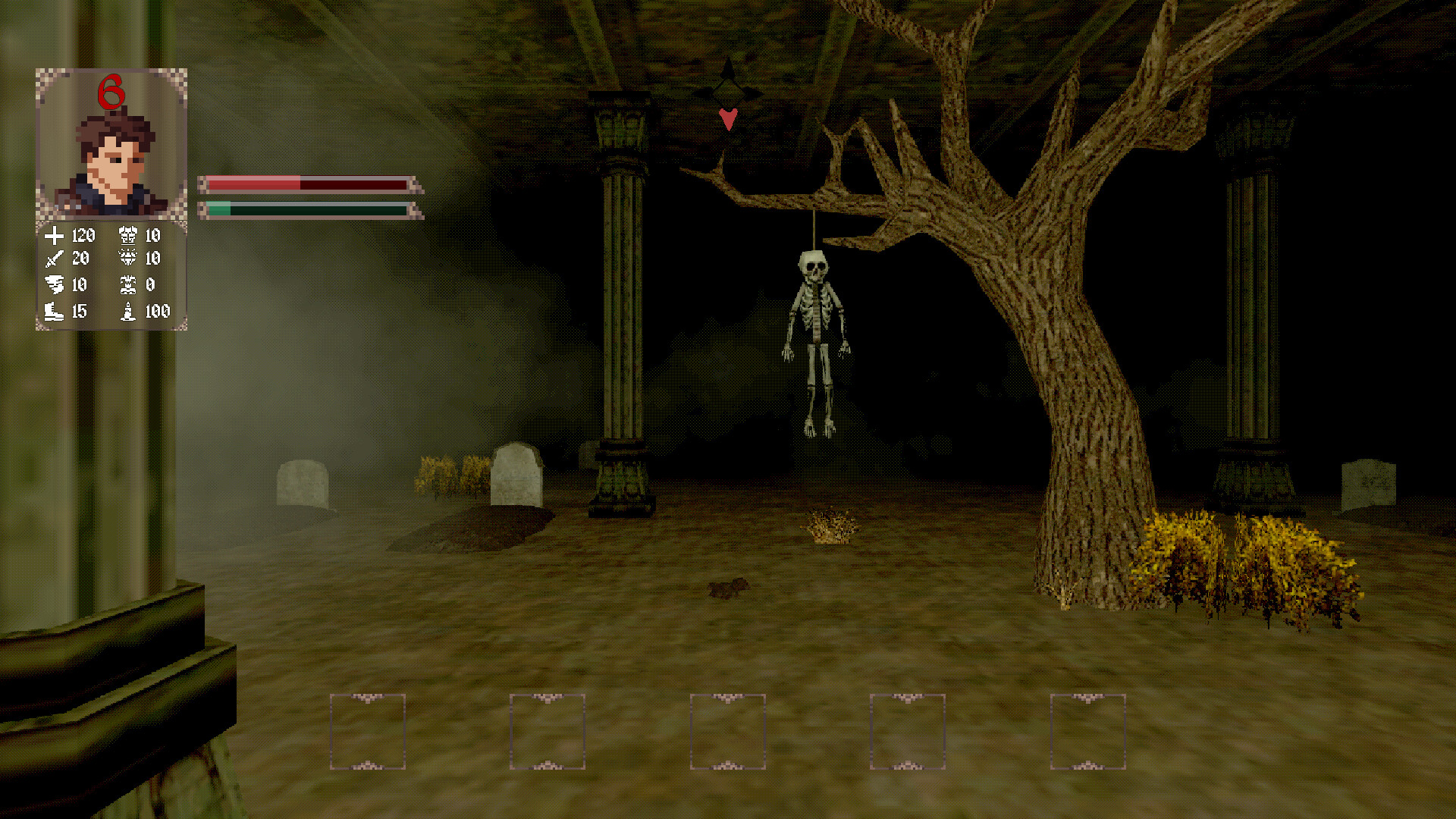The image size is (1456, 819).
Task: Click the red level number 6
Action: (111, 91)
